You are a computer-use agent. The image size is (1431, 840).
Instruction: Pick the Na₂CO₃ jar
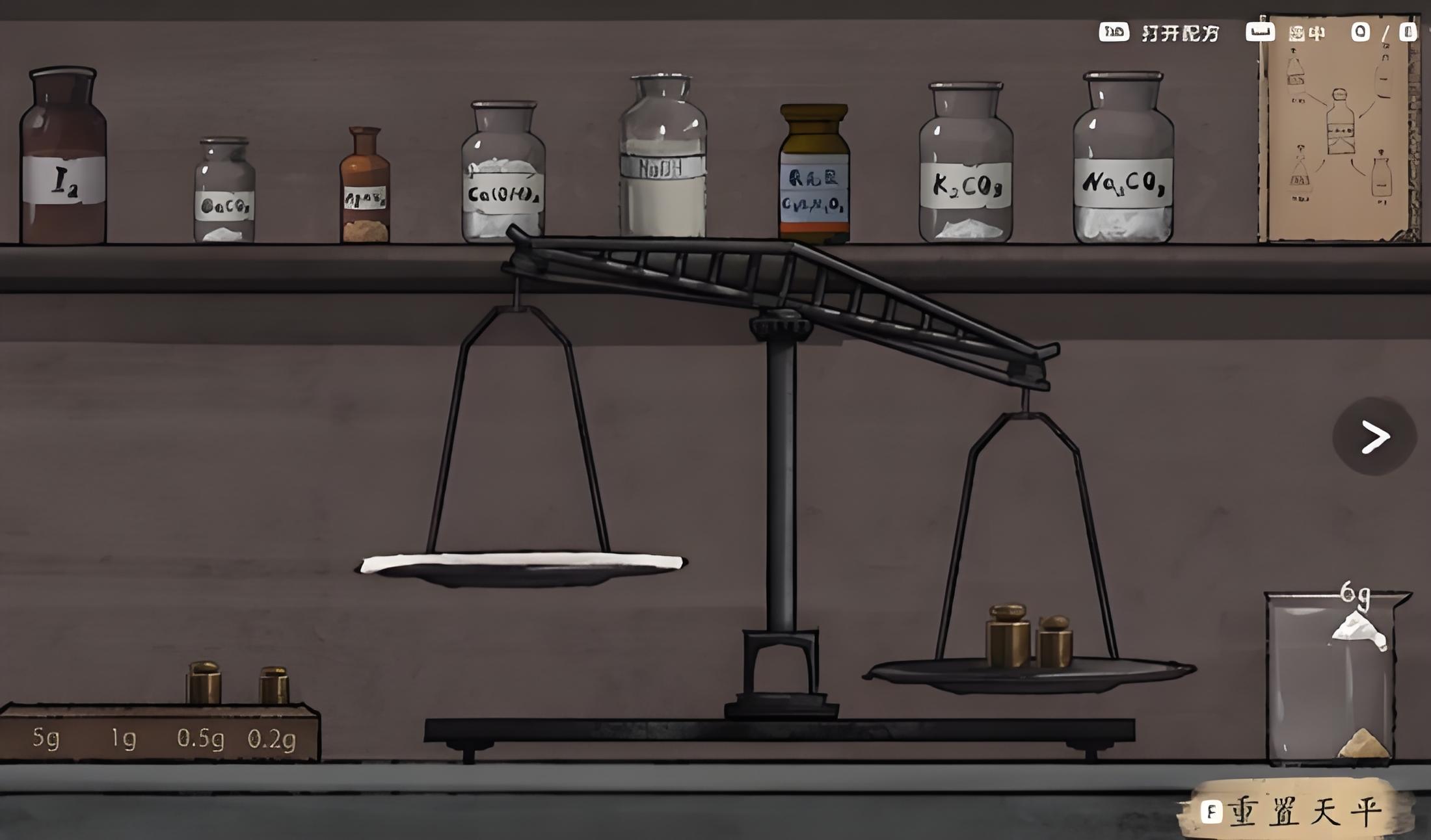pos(1123,161)
